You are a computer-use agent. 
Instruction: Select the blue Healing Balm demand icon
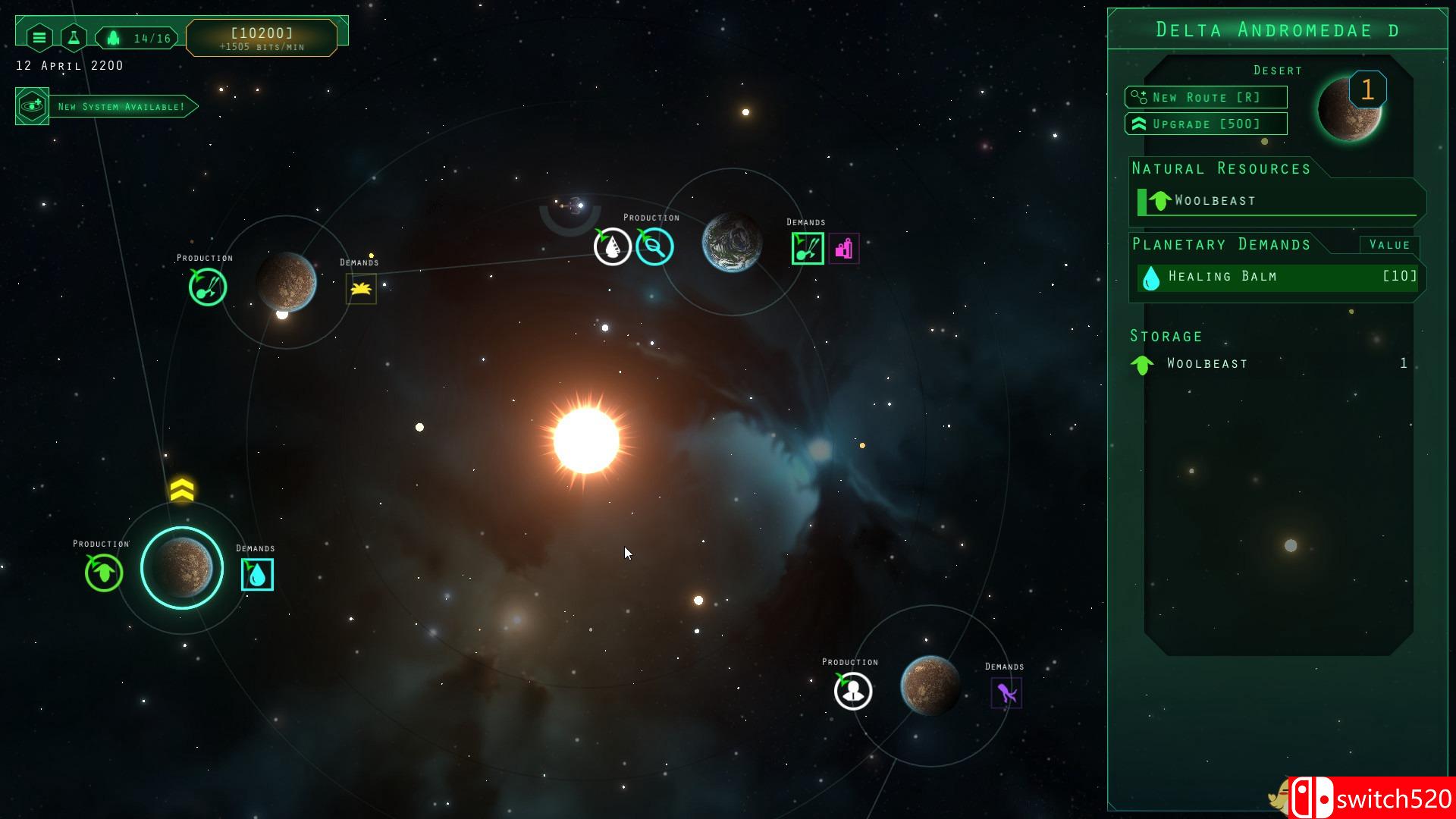tap(257, 575)
